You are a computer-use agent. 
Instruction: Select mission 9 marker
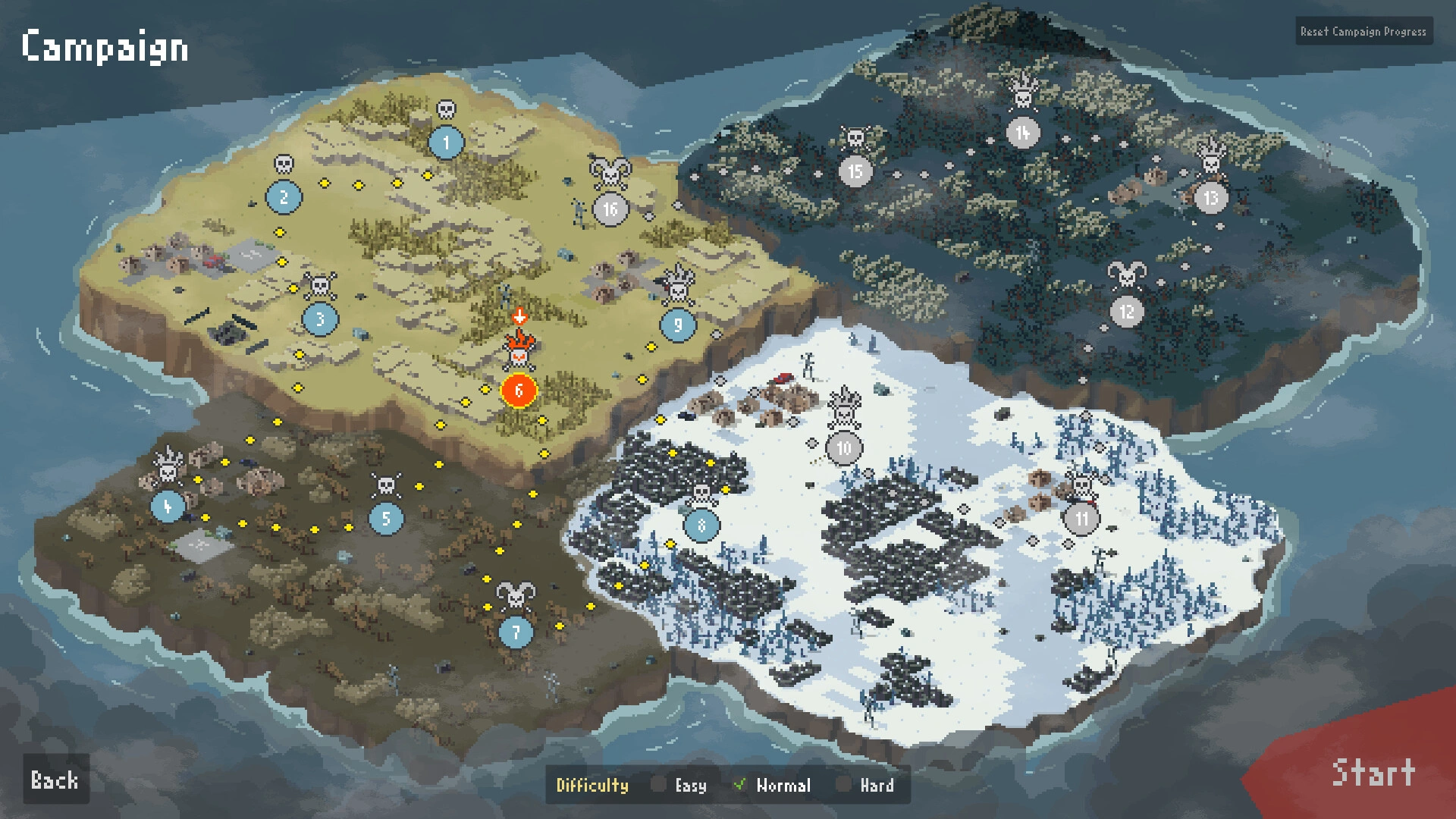point(678,325)
